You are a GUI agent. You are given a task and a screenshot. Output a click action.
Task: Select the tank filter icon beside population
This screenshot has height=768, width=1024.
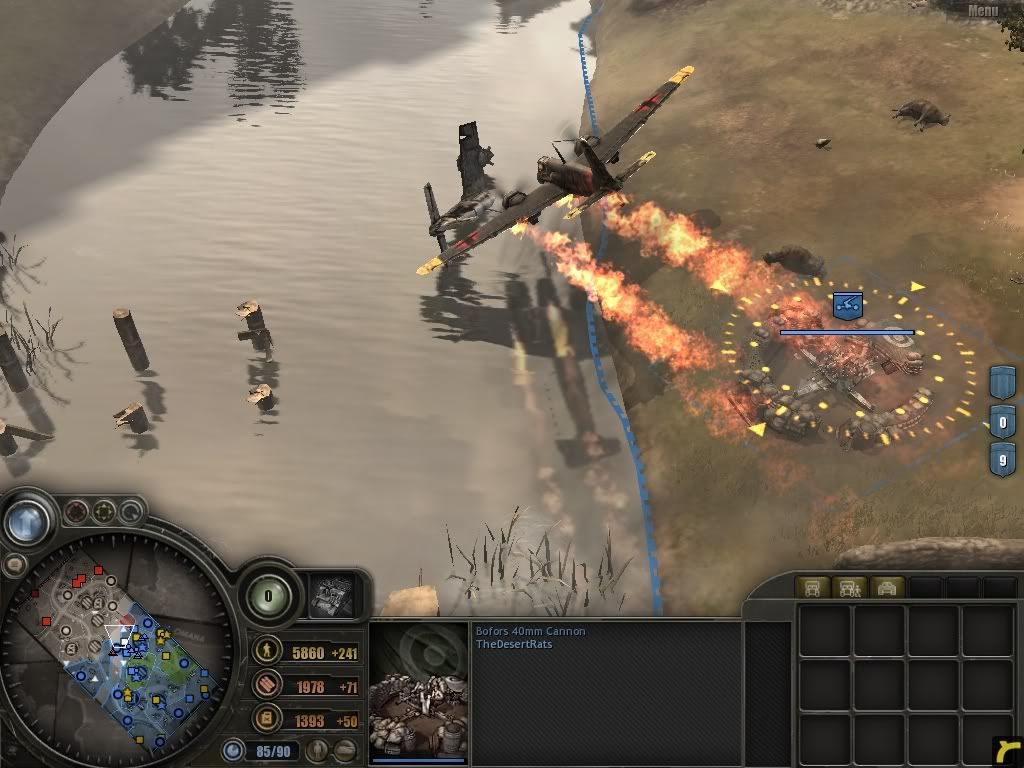(345, 750)
